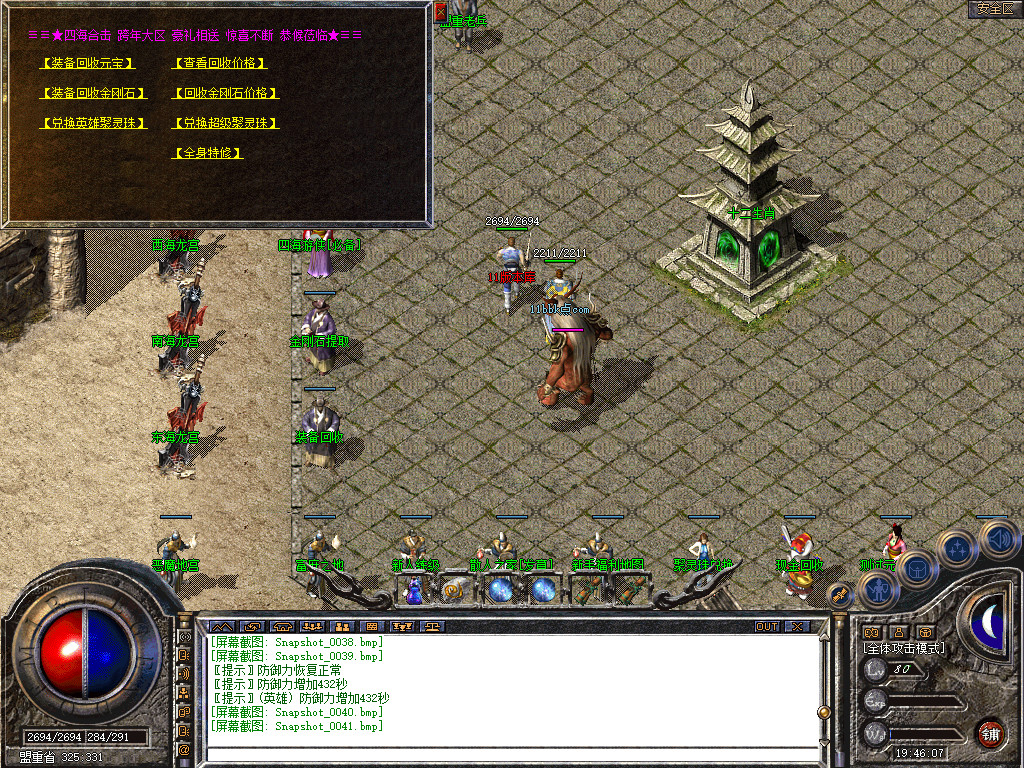
Task: Click the OUT button on the chat bar
Action: (767, 627)
